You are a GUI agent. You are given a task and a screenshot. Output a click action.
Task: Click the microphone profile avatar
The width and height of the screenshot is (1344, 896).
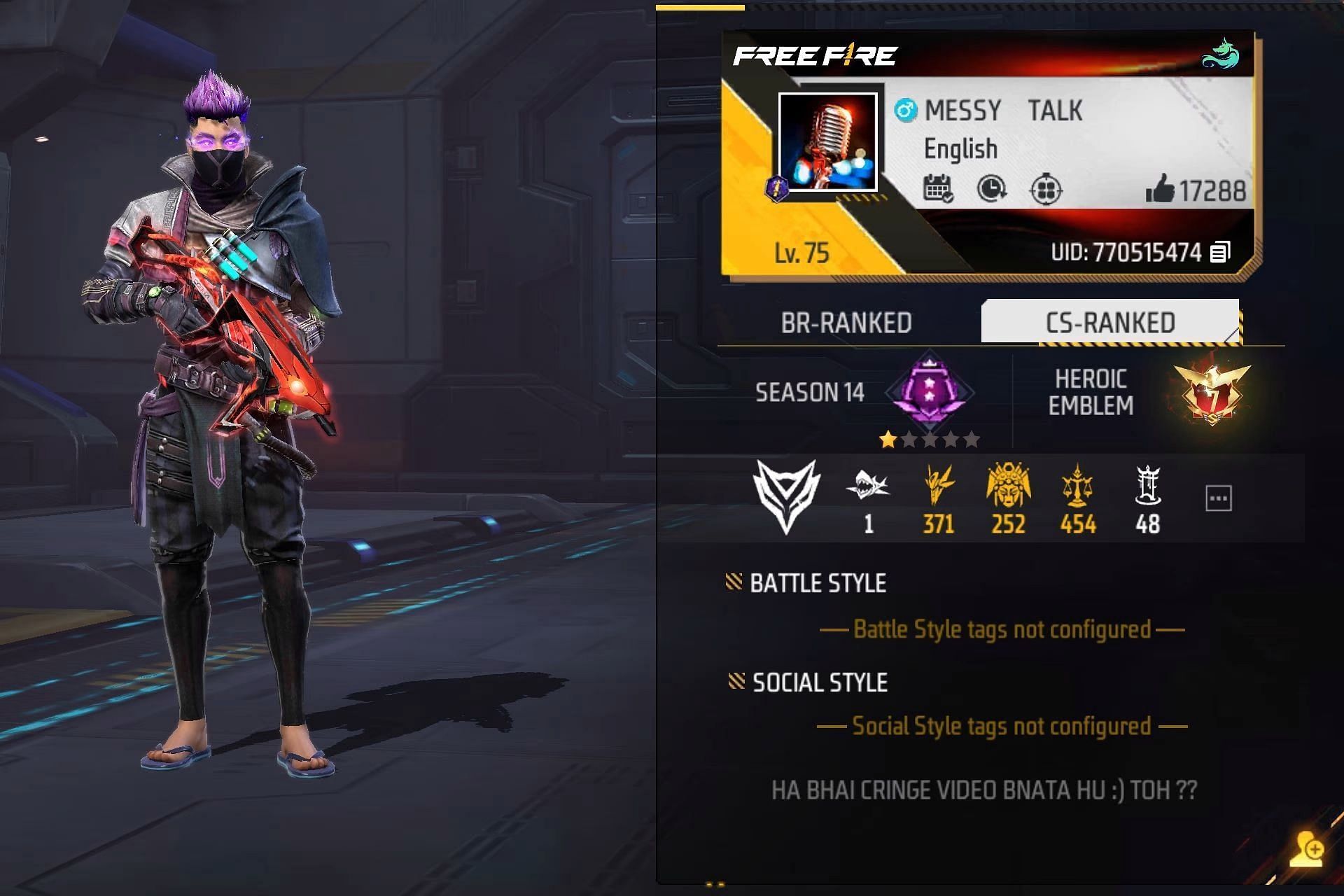click(827, 143)
